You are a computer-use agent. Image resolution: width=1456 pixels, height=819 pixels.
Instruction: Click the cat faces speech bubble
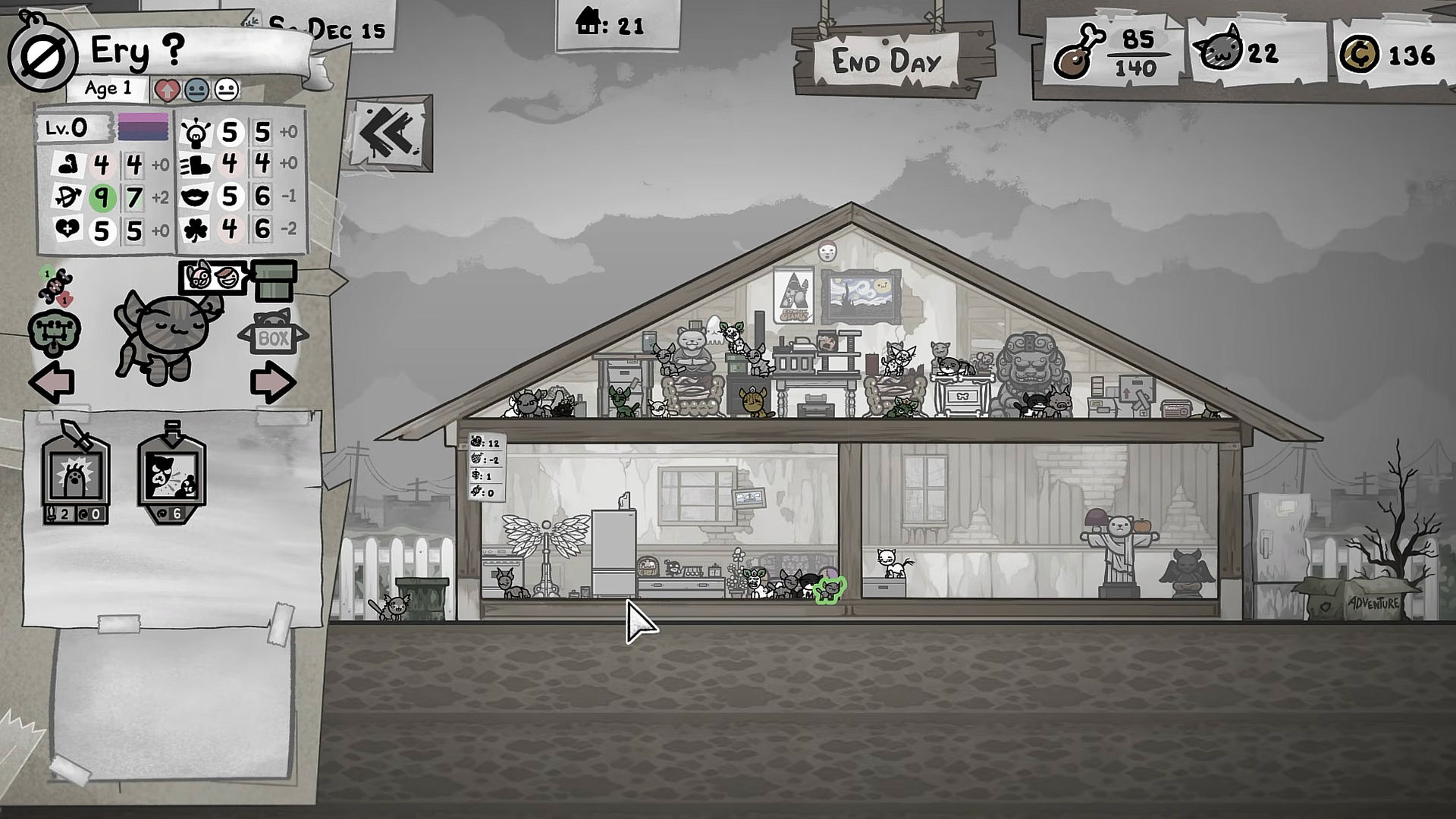[x=213, y=277]
